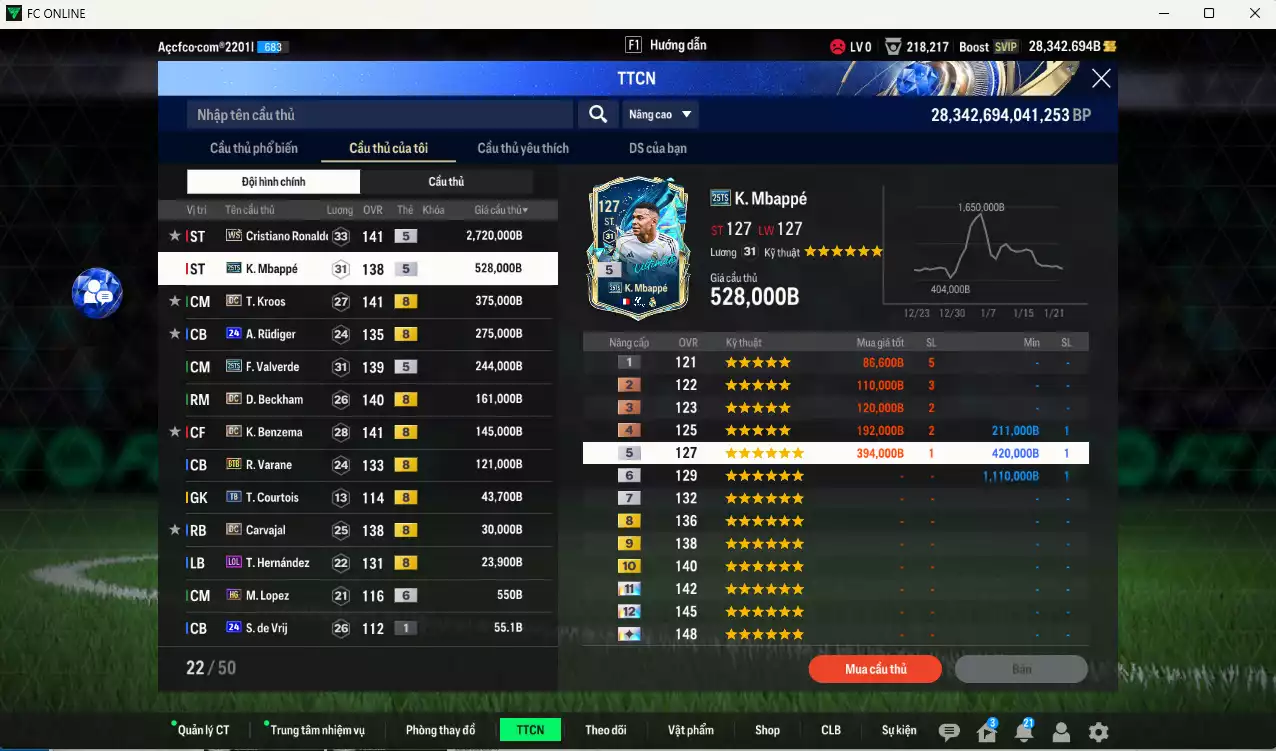Open Shop from the bottom menu
Screen dimensions: 1276x751
coord(767,730)
